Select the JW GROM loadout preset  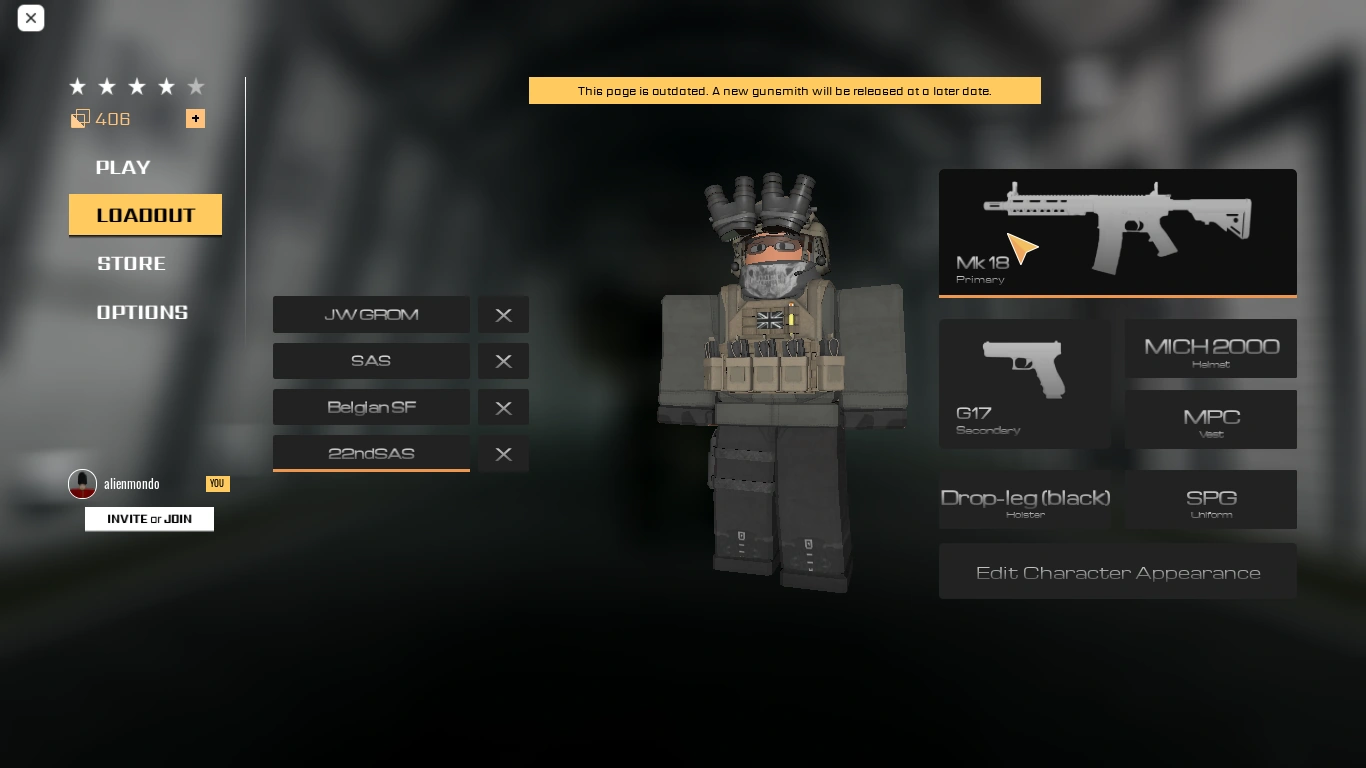pos(371,314)
